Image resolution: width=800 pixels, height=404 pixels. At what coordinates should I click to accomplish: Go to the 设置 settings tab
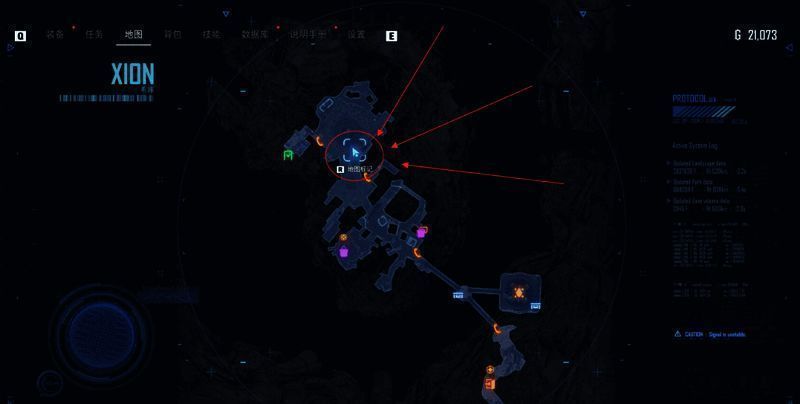[x=356, y=35]
